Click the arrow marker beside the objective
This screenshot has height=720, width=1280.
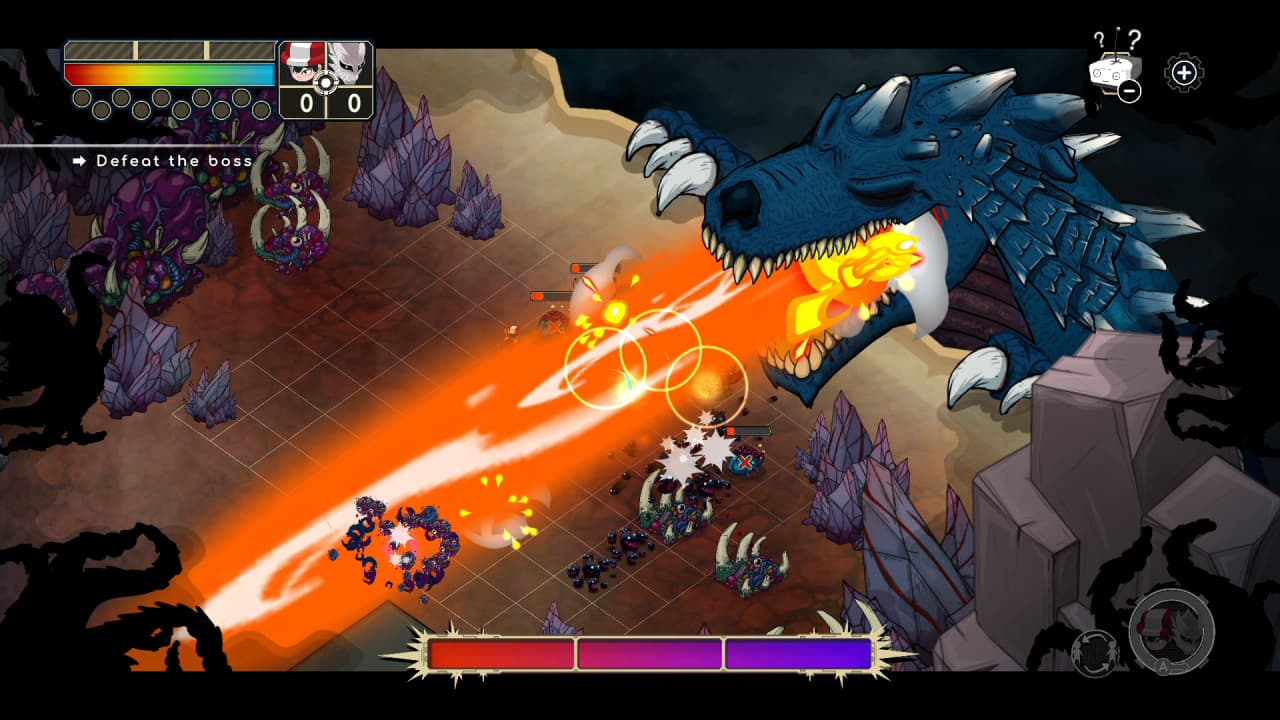click(x=79, y=160)
